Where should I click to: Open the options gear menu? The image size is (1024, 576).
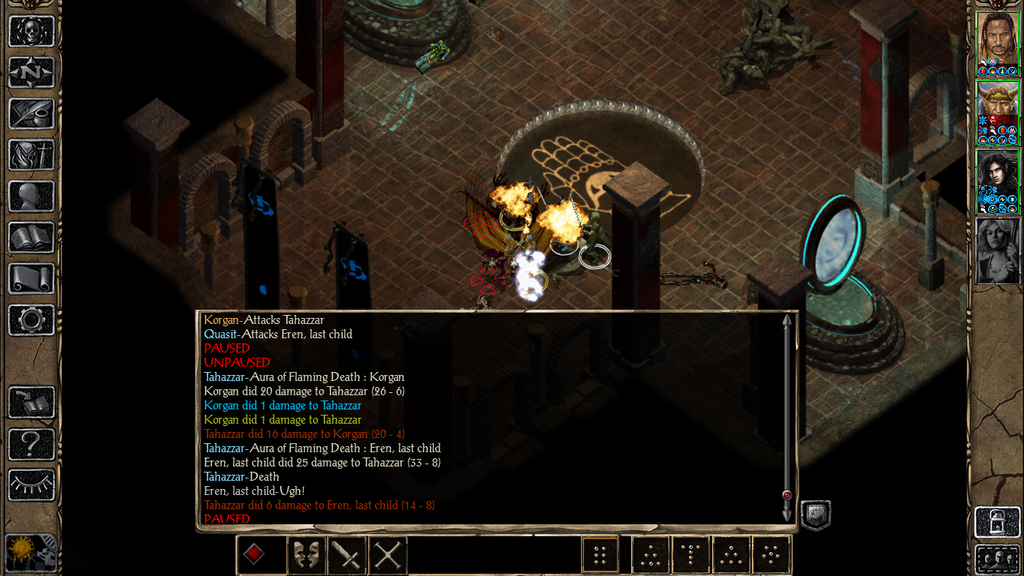pyautogui.click(x=31, y=320)
